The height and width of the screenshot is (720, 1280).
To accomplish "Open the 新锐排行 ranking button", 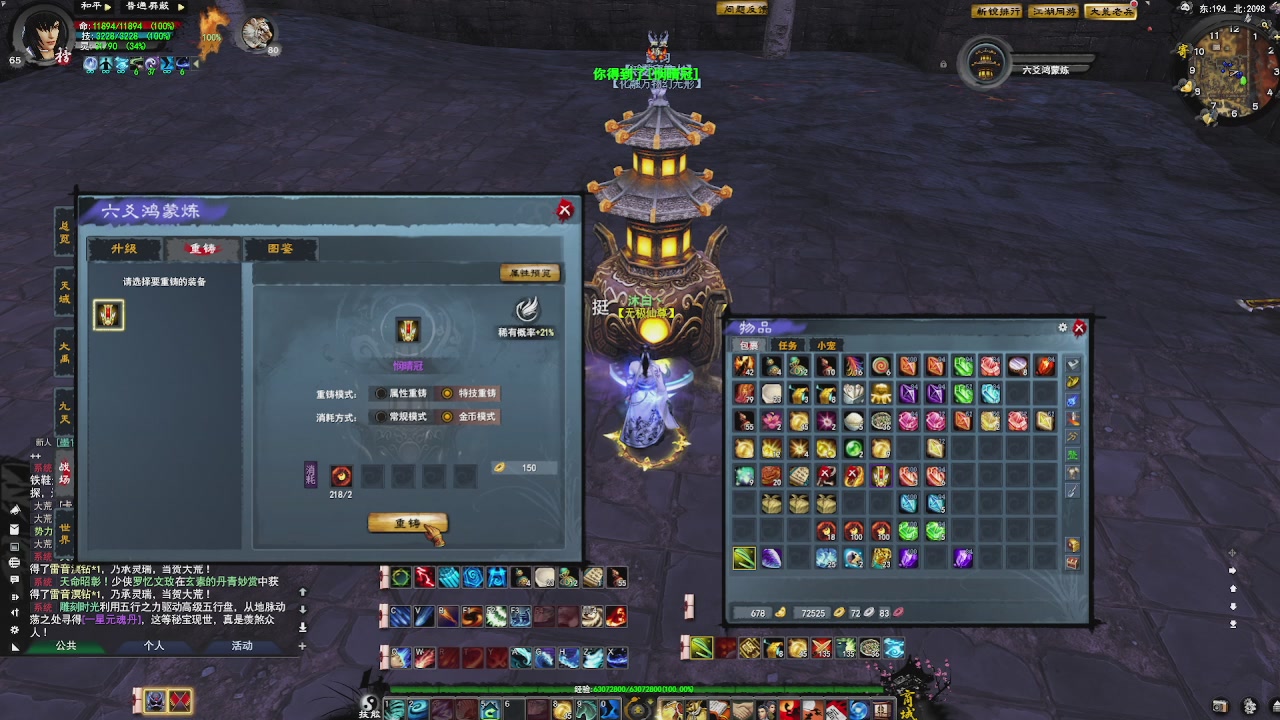I will [x=997, y=12].
